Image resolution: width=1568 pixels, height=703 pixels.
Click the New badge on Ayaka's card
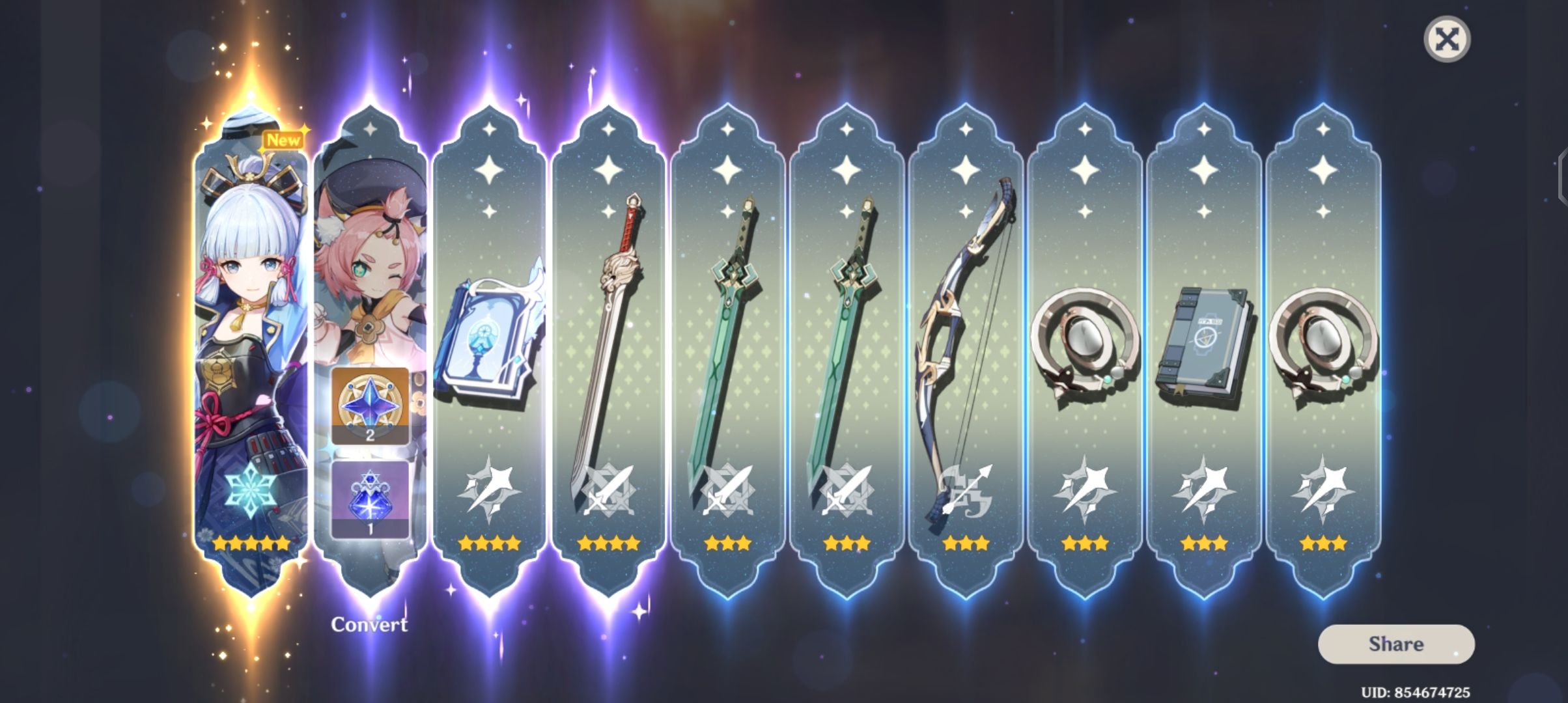(283, 138)
